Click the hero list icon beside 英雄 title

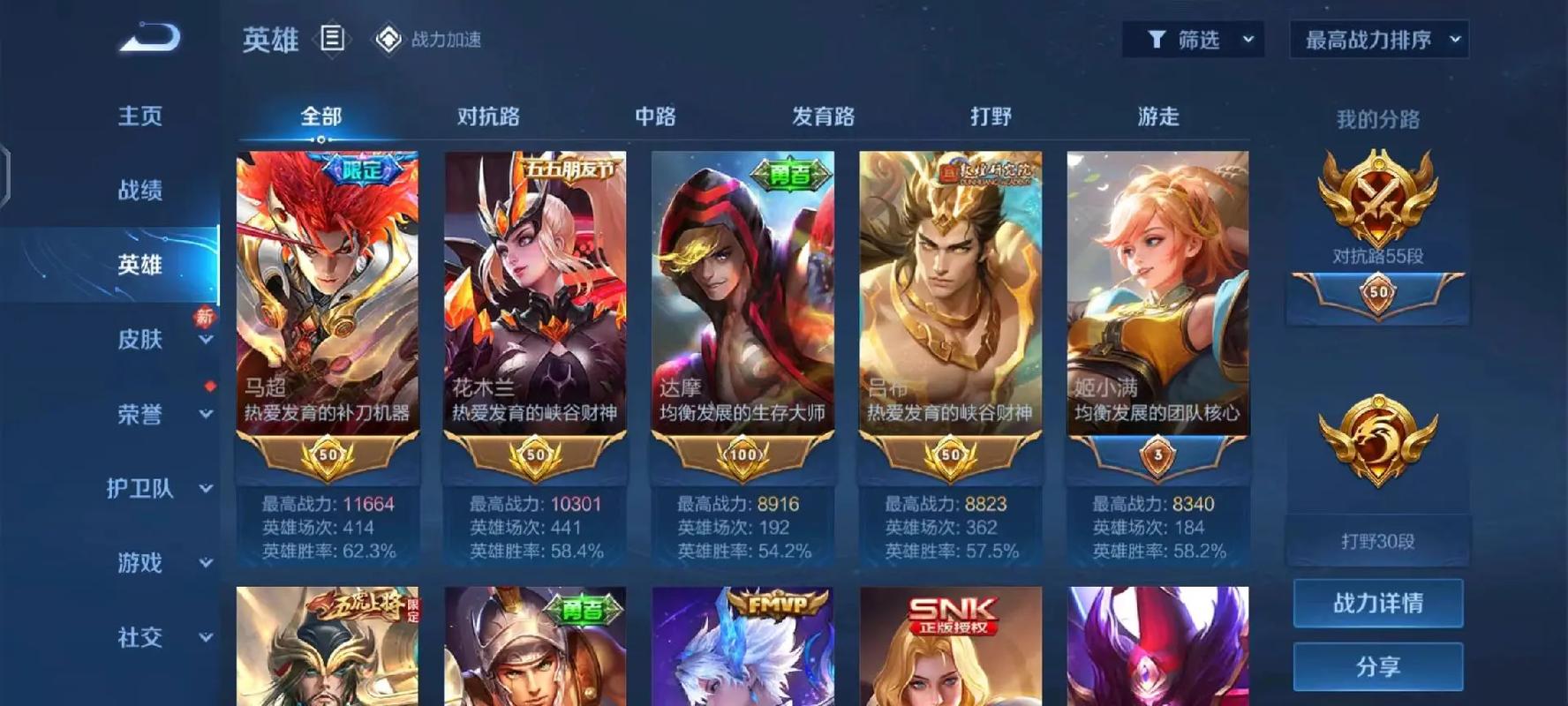[331, 39]
